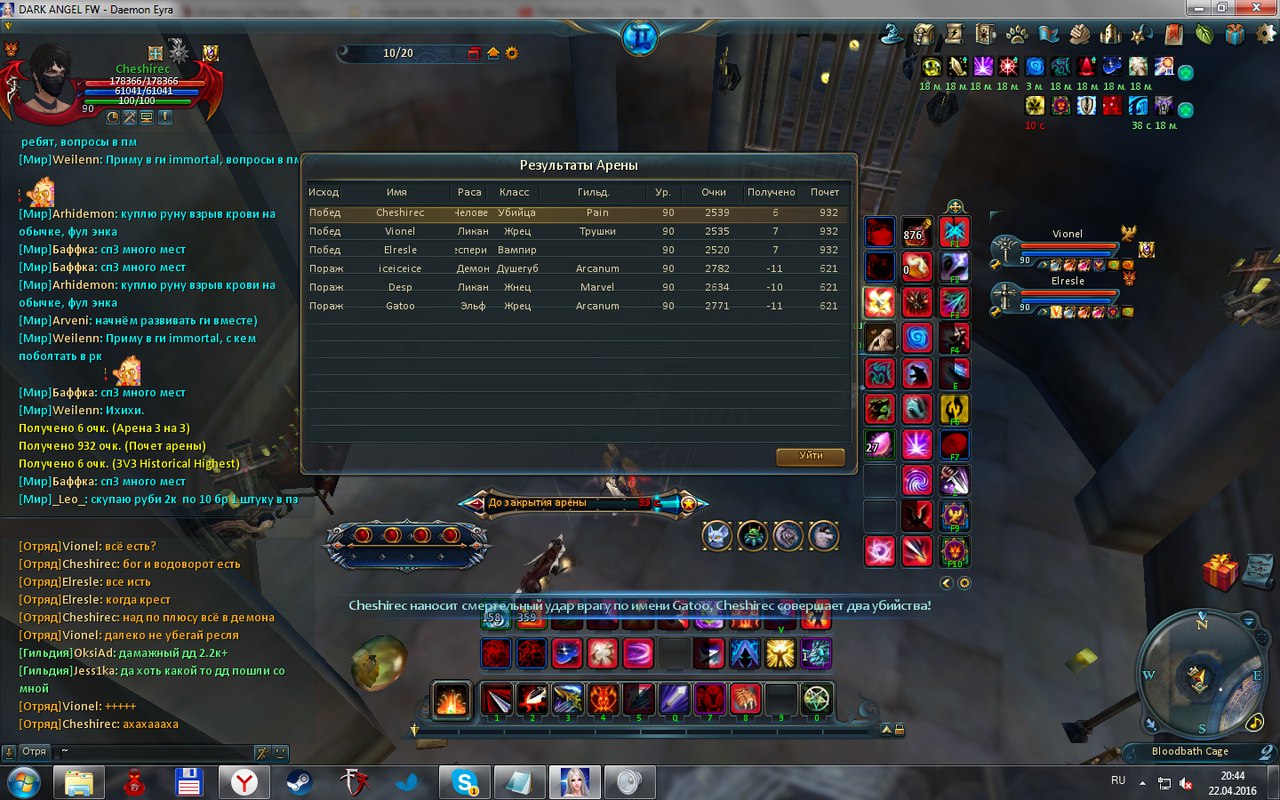Open the wizard hat menu icon
Screen dimensions: 1280x800
[x=892, y=35]
